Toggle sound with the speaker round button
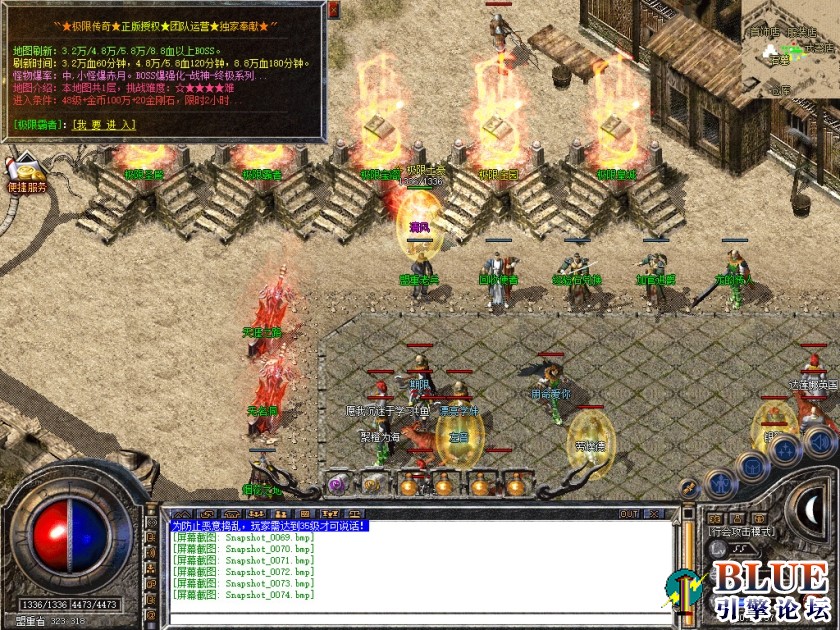Screen dimensions: 840x630 (x=819, y=440)
